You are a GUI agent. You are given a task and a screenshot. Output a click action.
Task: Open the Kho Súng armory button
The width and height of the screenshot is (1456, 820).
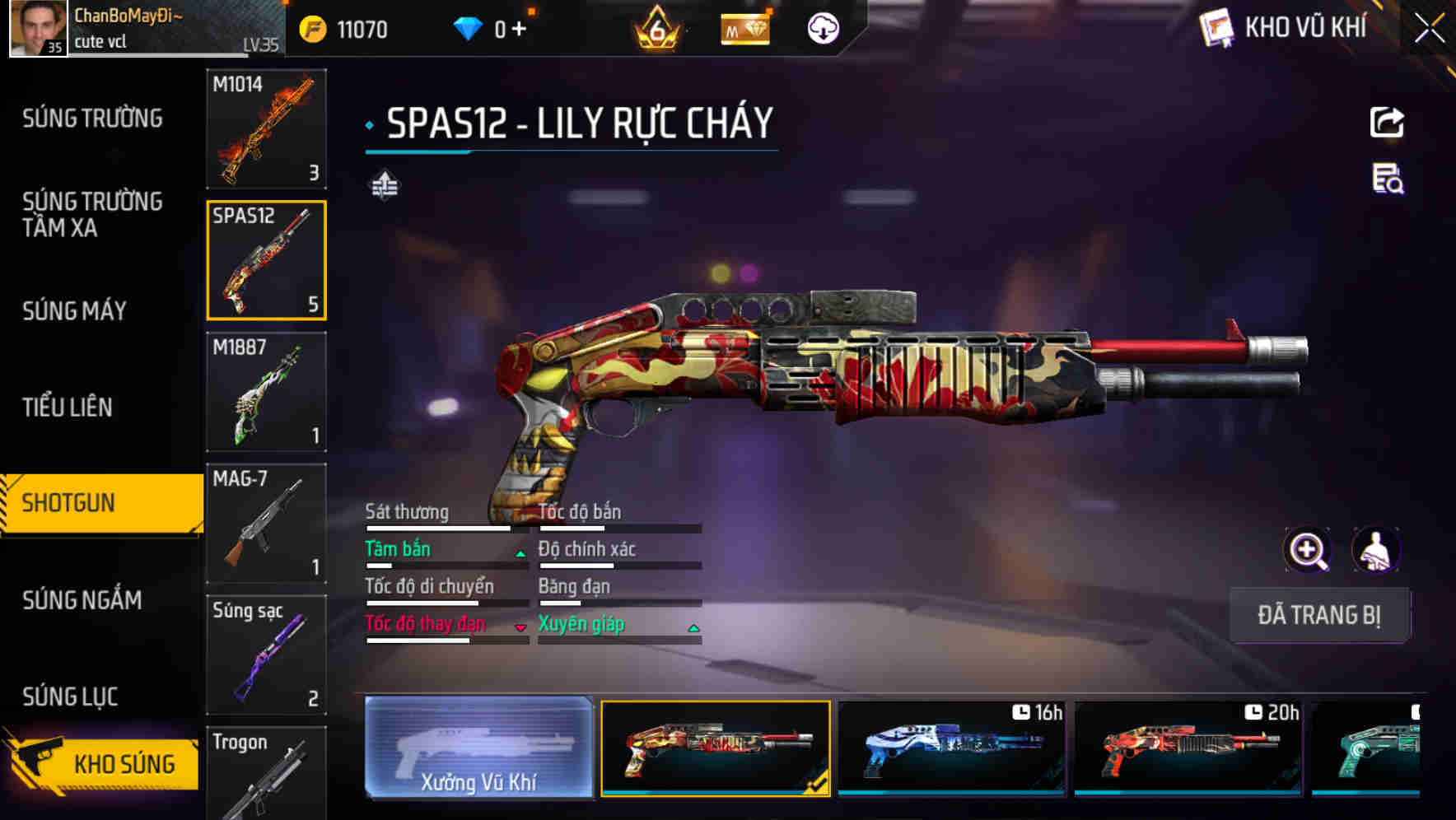coord(103,763)
